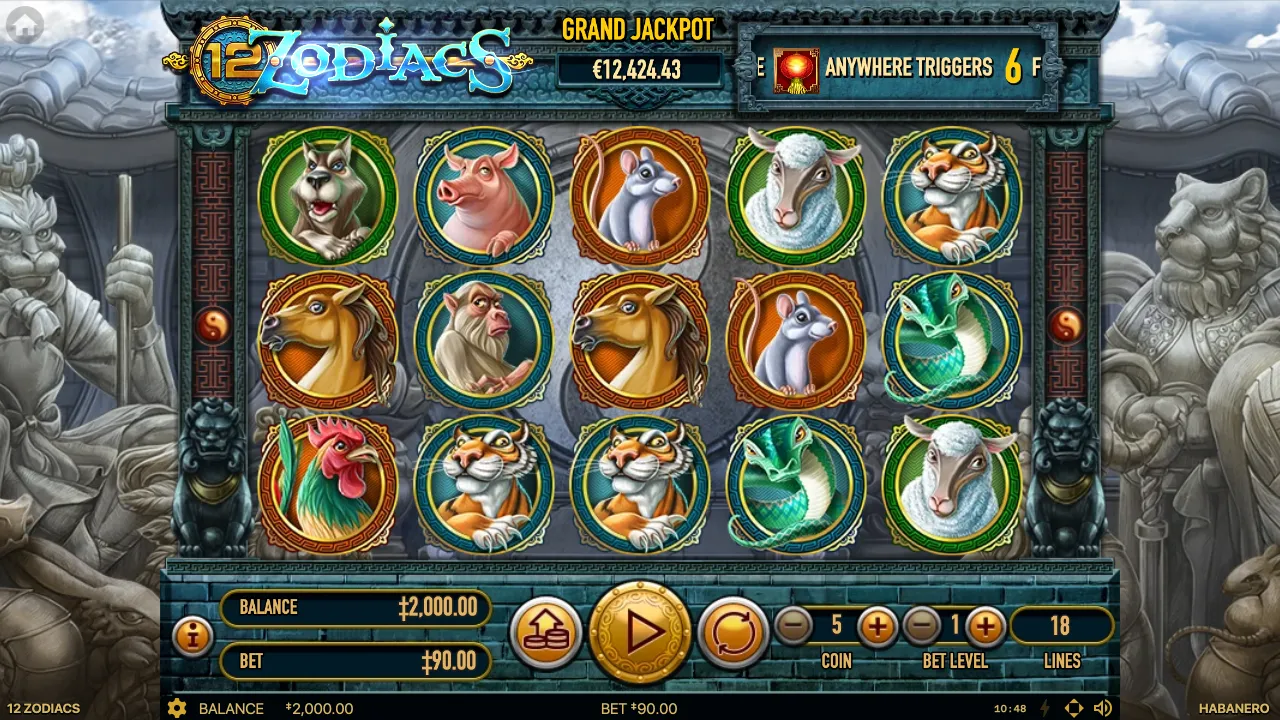Viewport: 1280px width, 720px height.
Task: Enable fast play with the lightning toggle
Action: pyautogui.click(x=1043, y=707)
